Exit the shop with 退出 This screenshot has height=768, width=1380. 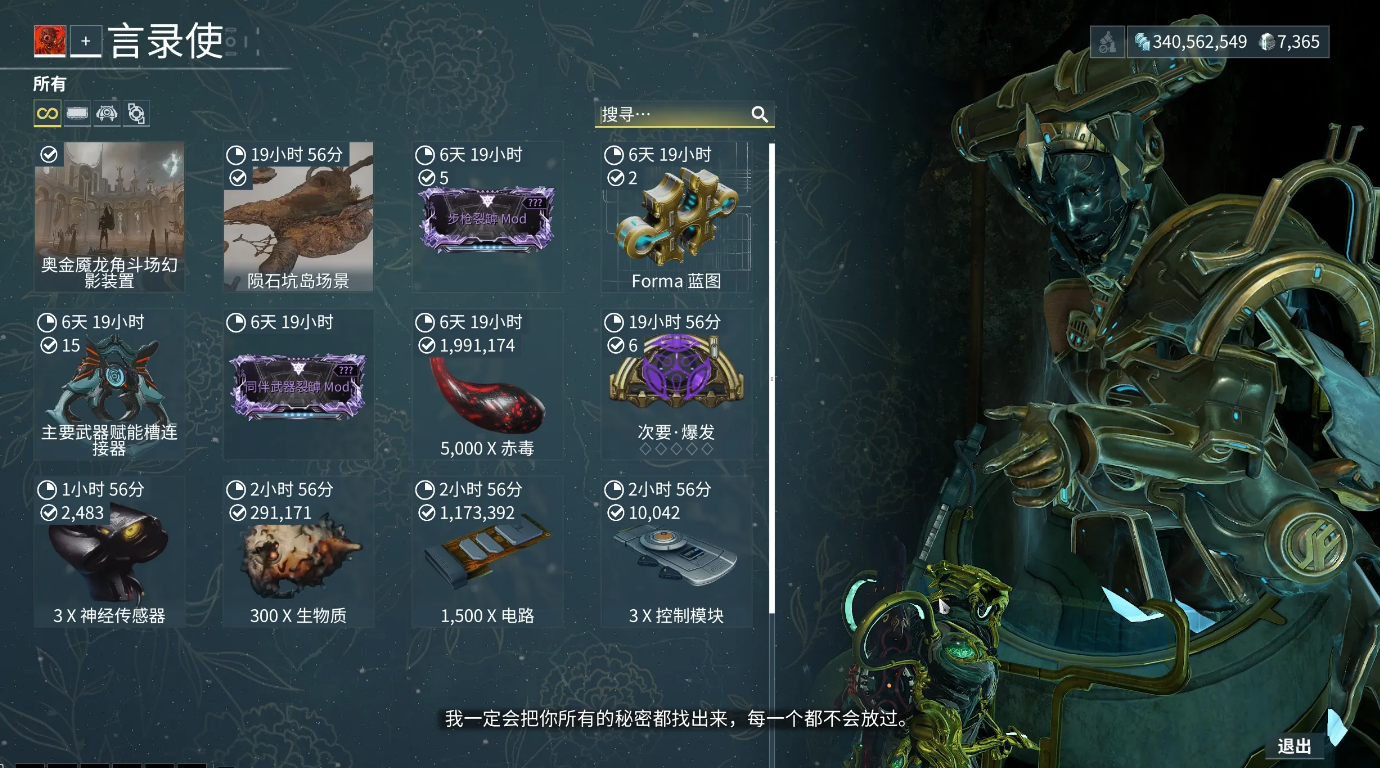pyautogui.click(x=1294, y=746)
